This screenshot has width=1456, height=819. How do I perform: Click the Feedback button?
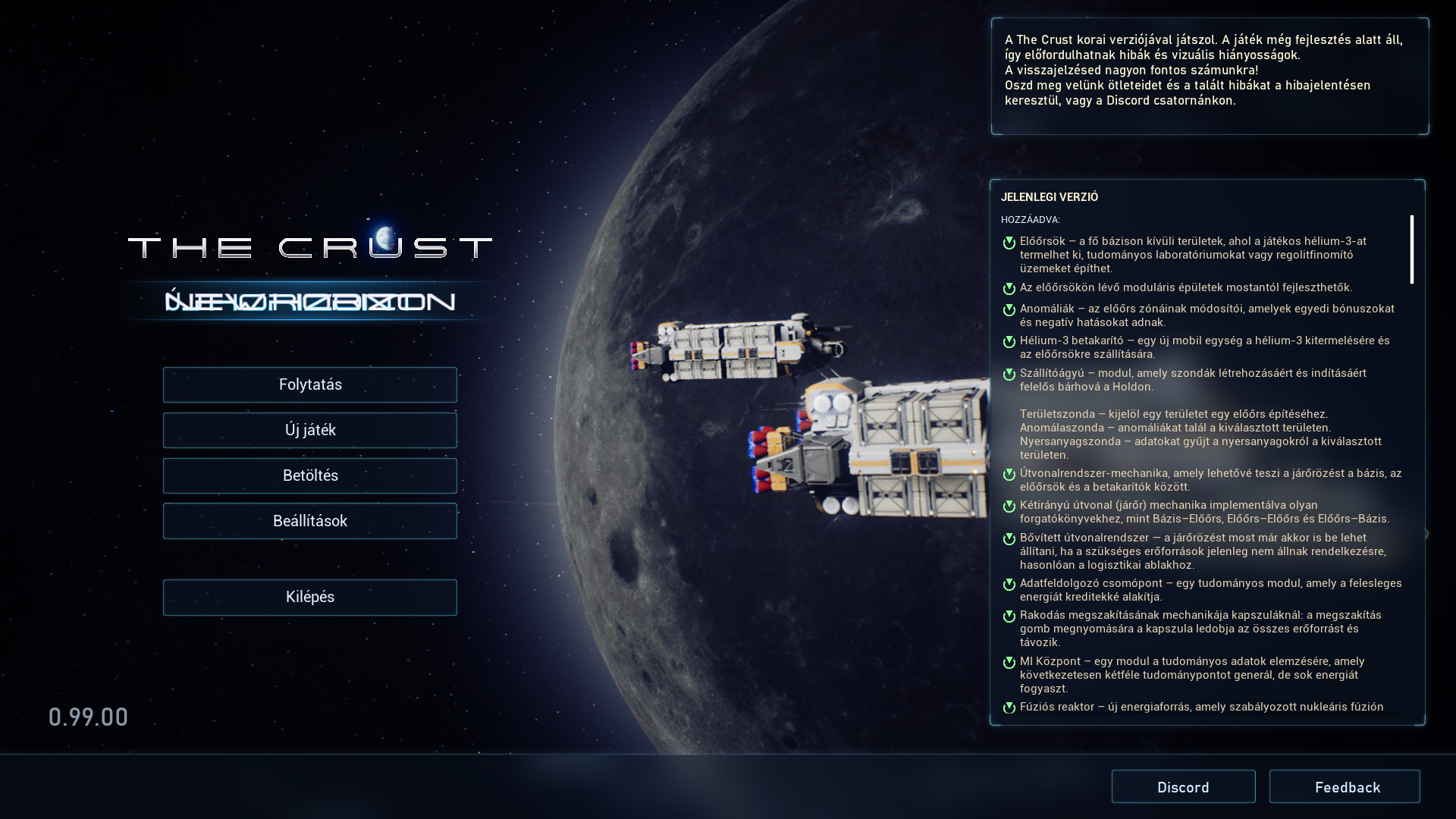[1345, 786]
